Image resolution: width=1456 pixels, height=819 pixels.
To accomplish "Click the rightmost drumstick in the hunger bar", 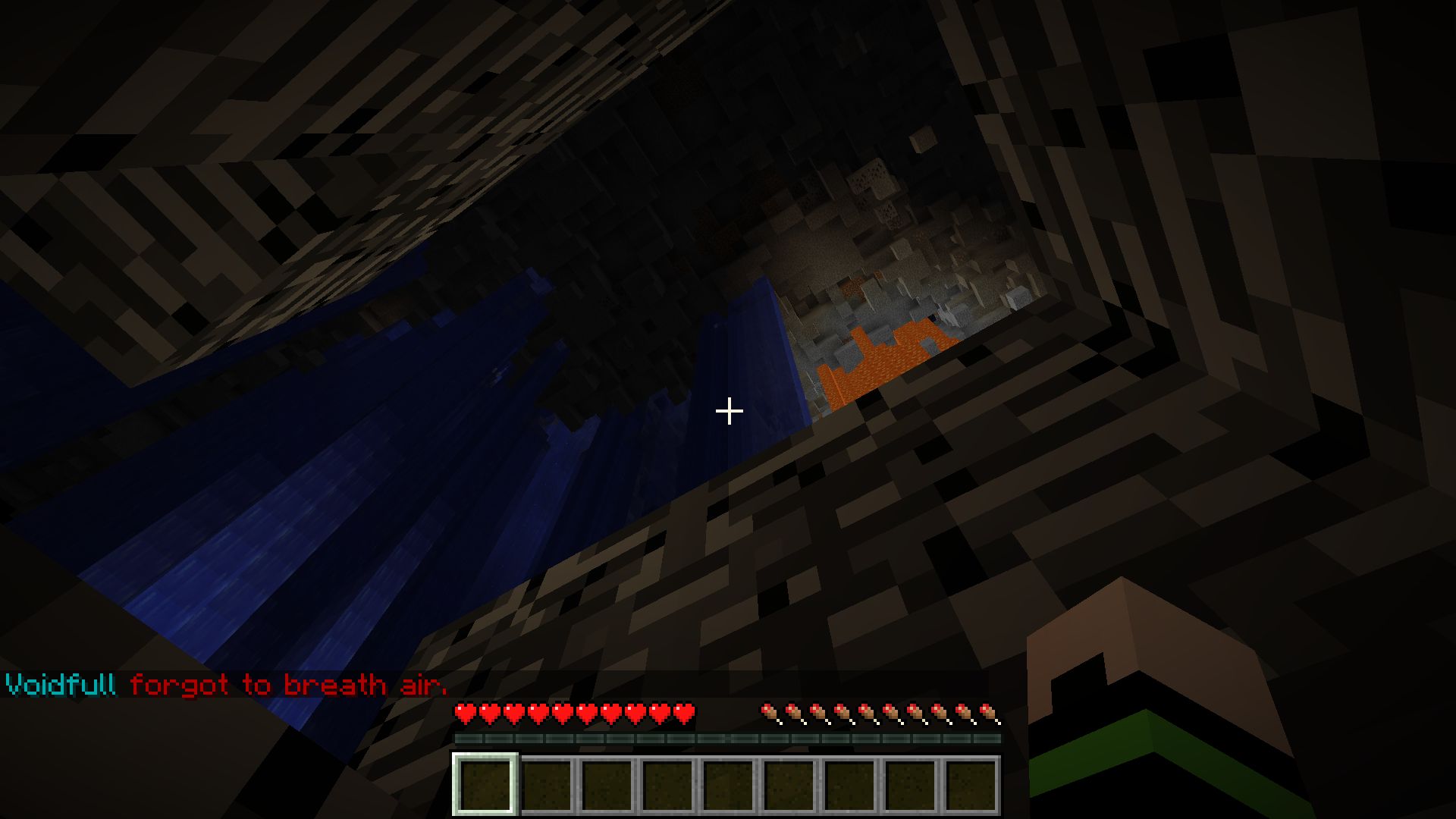I will coord(988,714).
